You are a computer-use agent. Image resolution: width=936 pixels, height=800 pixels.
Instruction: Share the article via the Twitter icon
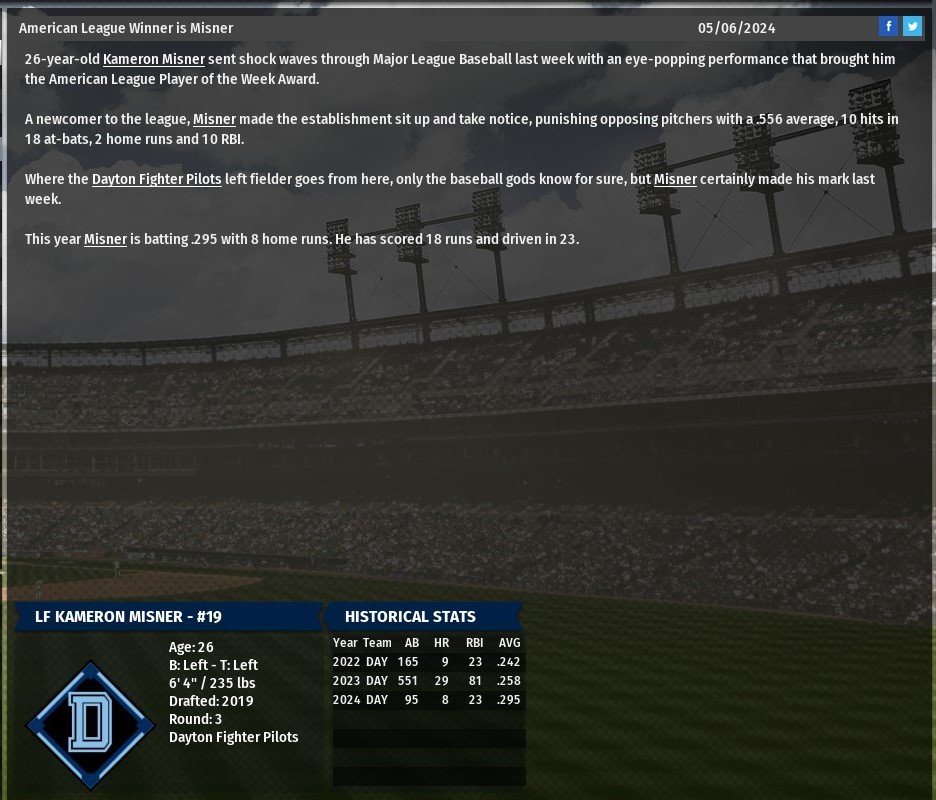click(912, 27)
